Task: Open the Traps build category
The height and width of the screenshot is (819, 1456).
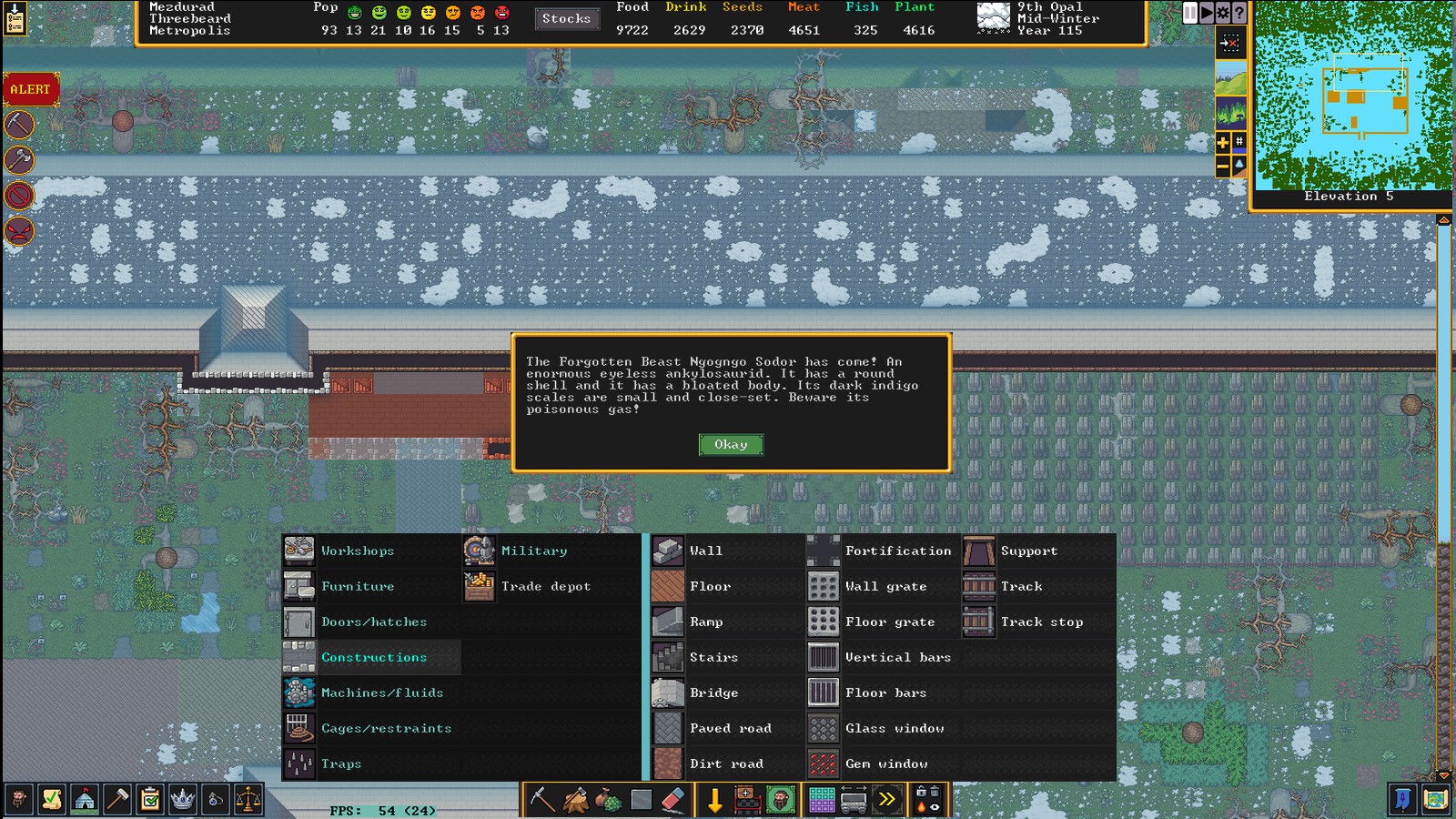Action: [x=340, y=763]
